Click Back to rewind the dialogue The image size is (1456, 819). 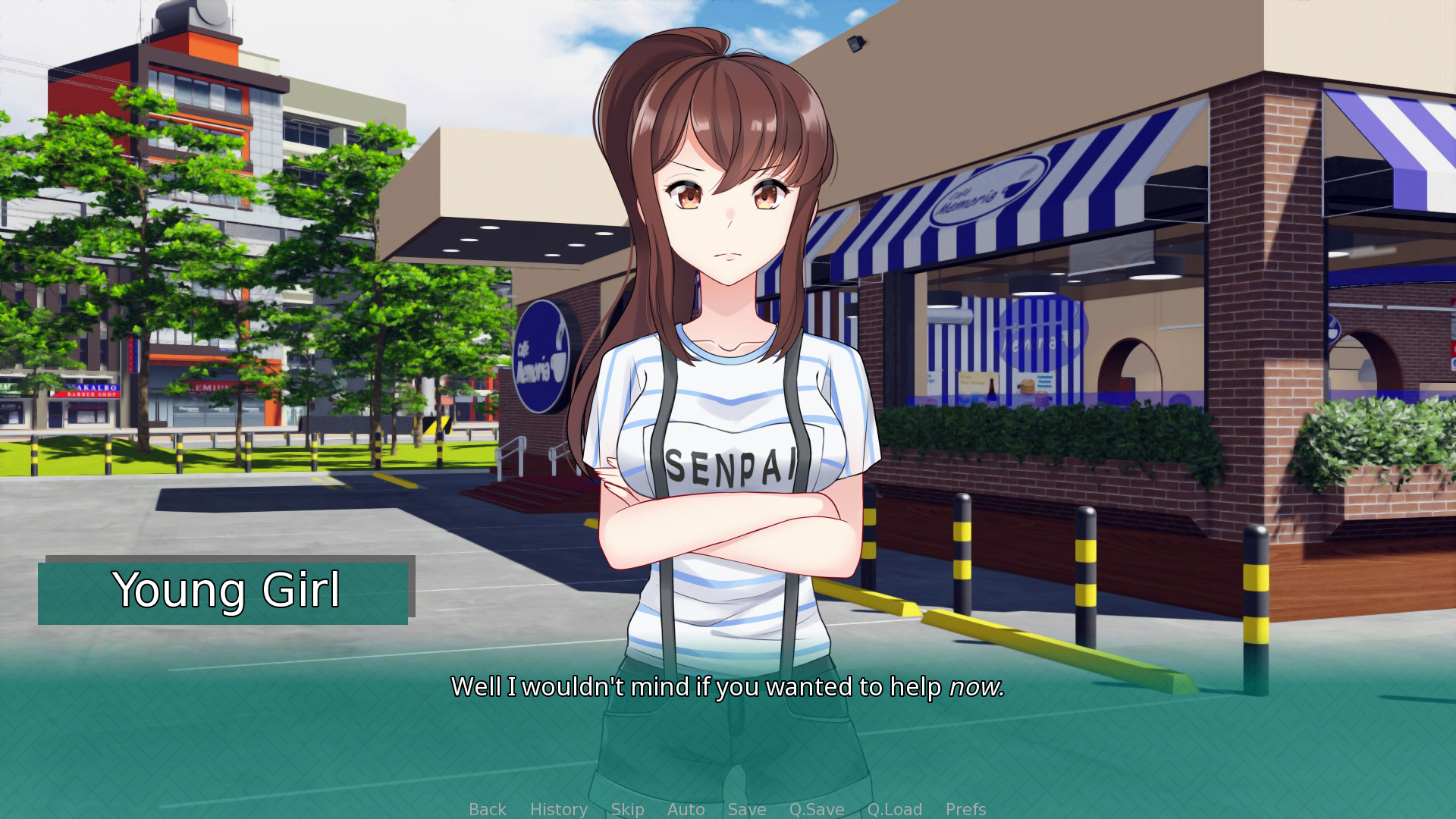pyautogui.click(x=488, y=809)
